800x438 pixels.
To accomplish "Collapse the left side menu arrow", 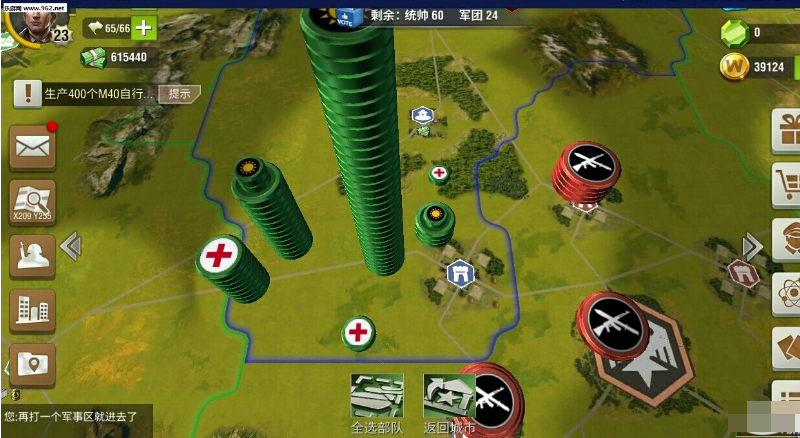I will (70, 245).
